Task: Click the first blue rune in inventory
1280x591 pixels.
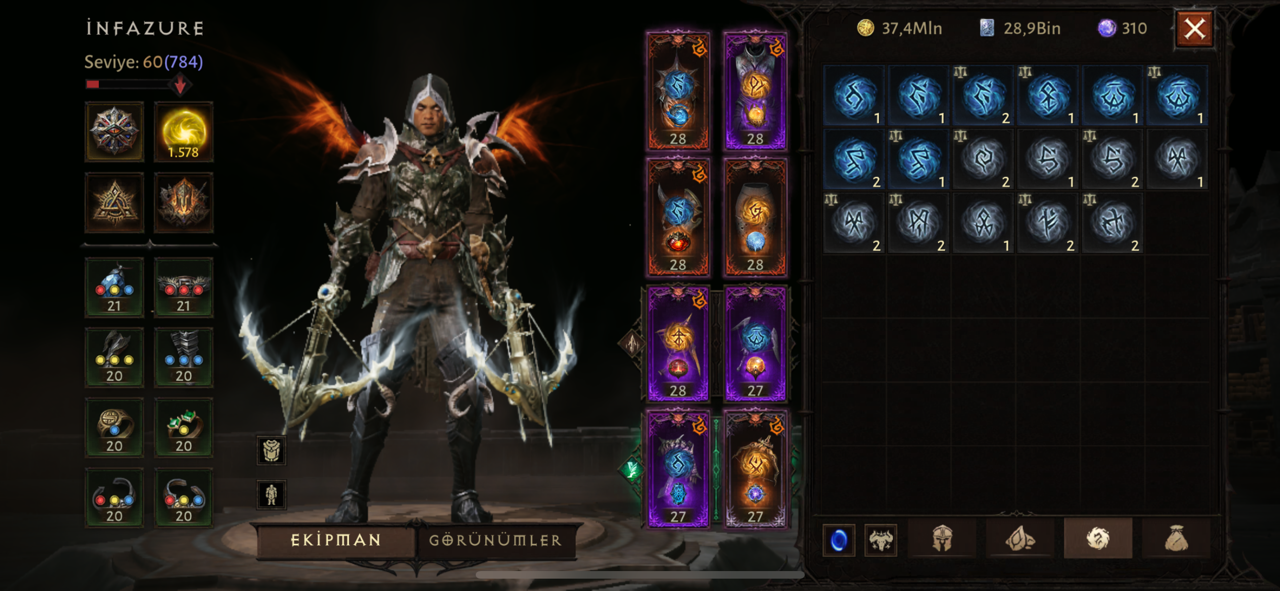Action: click(853, 95)
